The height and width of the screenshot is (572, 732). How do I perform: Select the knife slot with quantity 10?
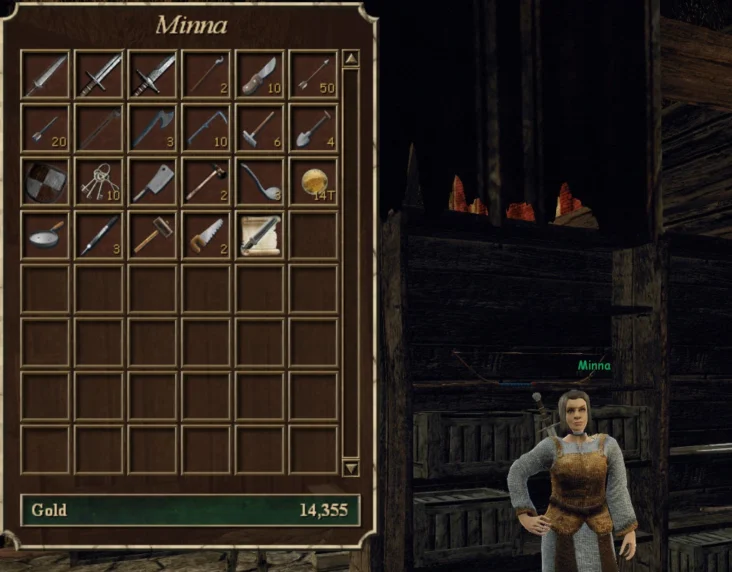(259, 75)
